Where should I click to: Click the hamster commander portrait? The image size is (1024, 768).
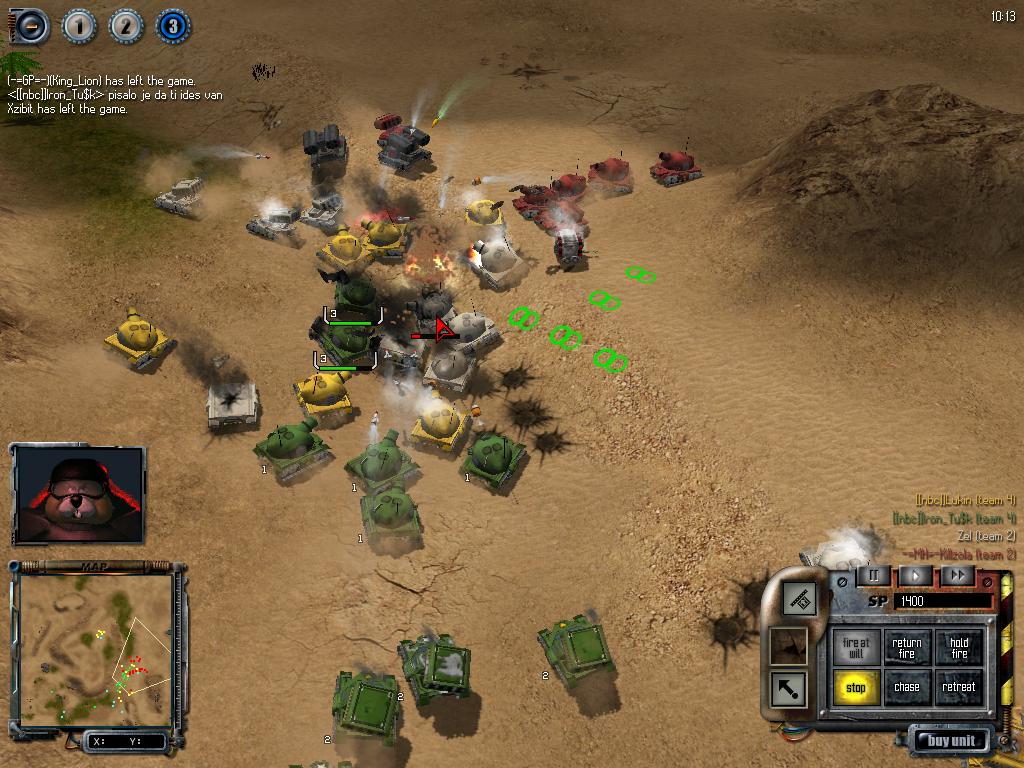(79, 494)
